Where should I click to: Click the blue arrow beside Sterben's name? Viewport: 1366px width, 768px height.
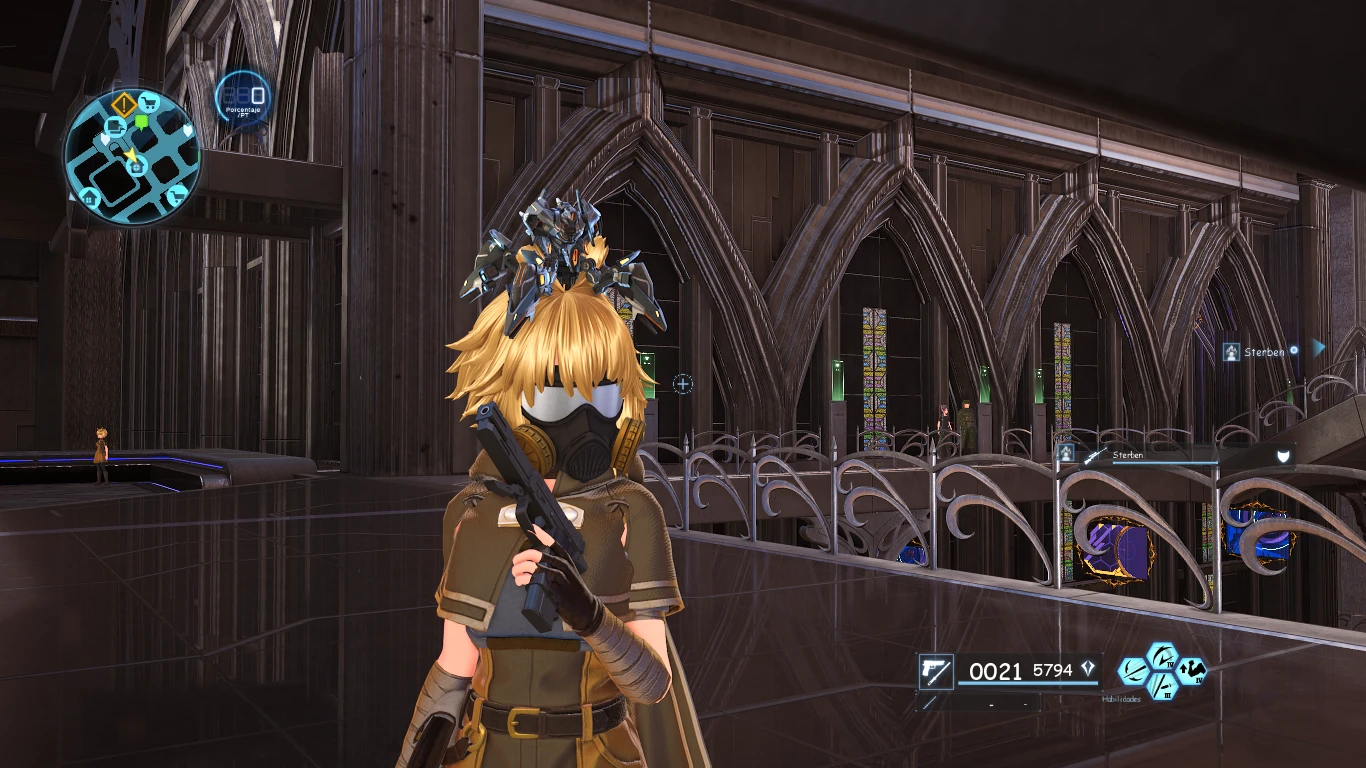pyautogui.click(x=1319, y=348)
